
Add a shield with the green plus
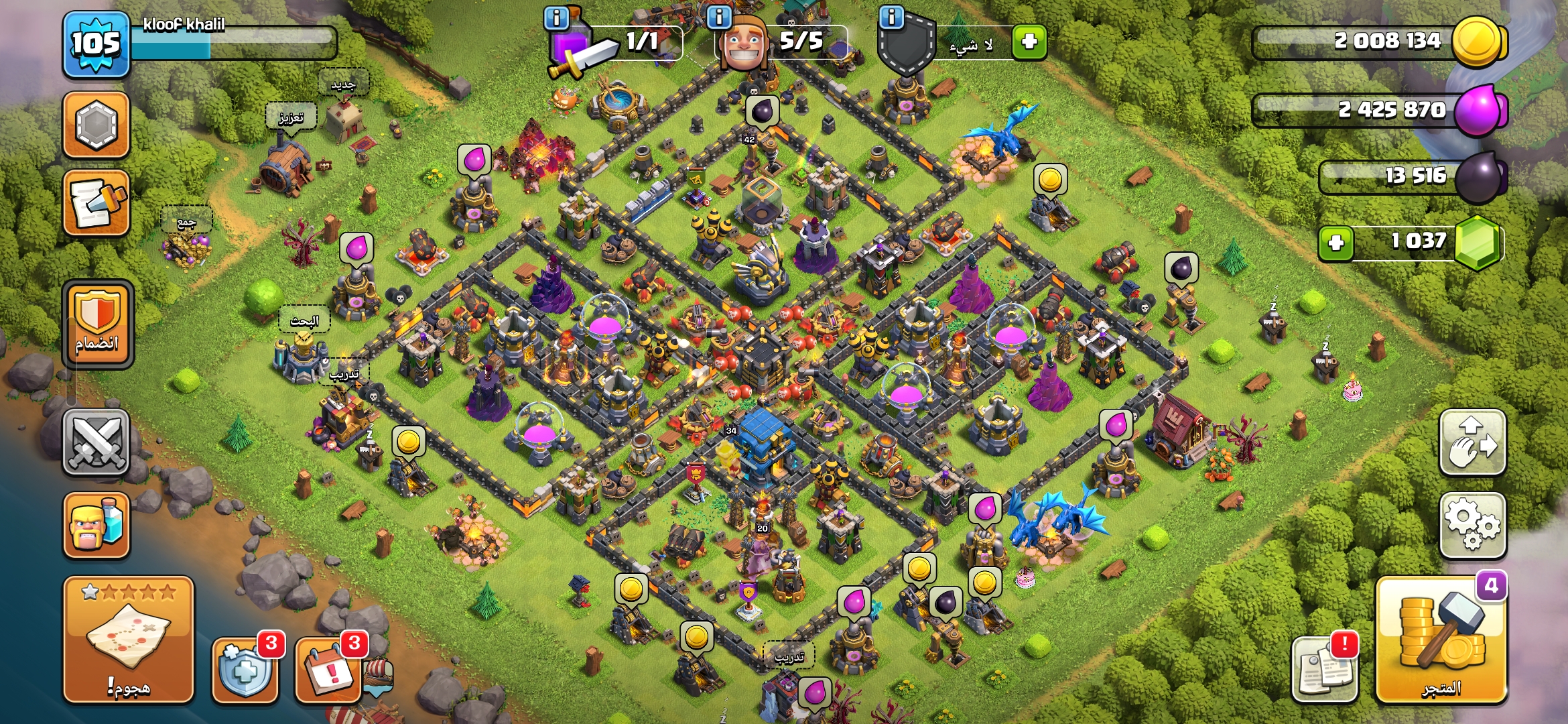(x=1029, y=42)
